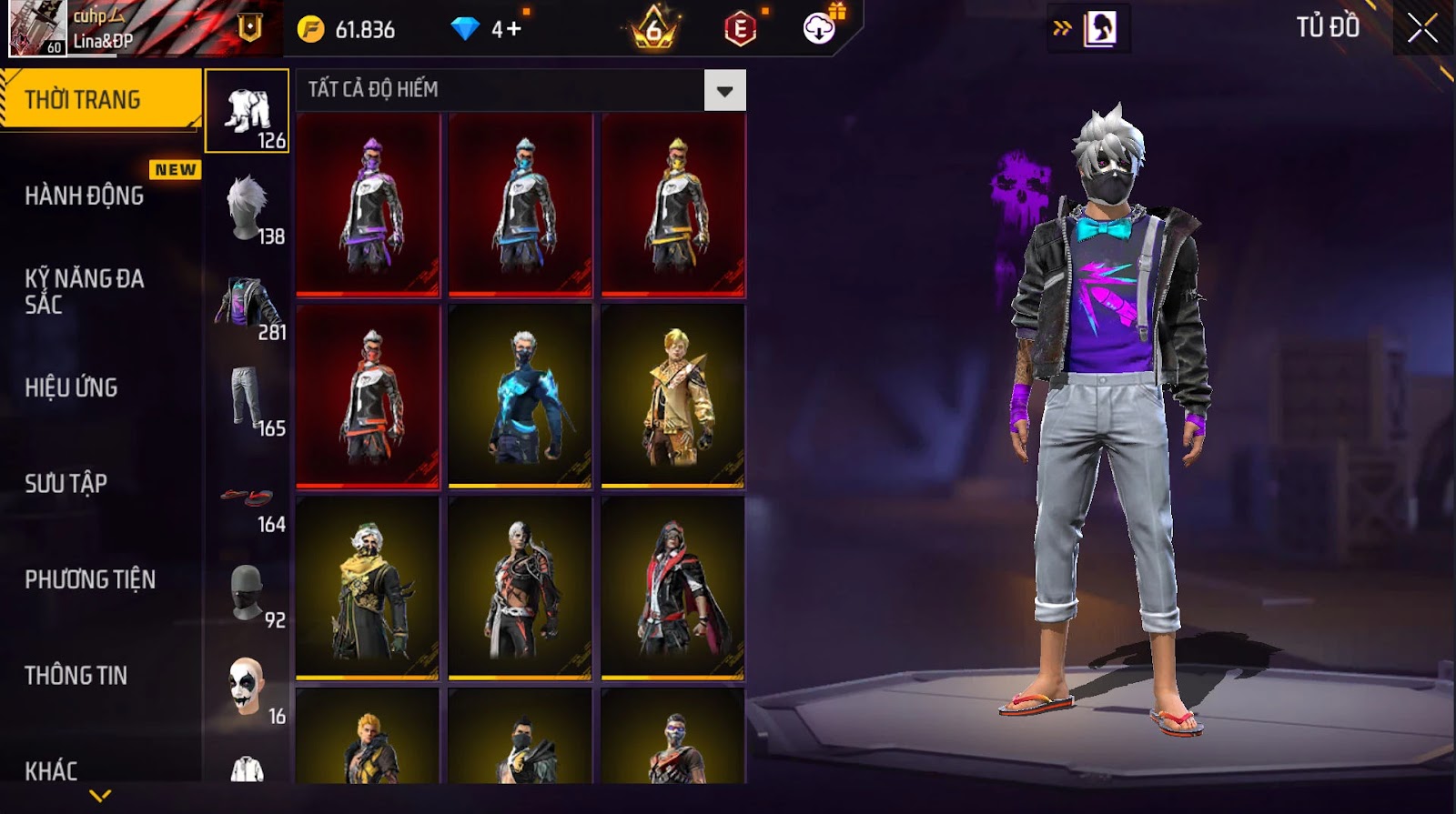Open the sandals footwear subcategory
Screen dimensions: 1456x814
click(248, 498)
